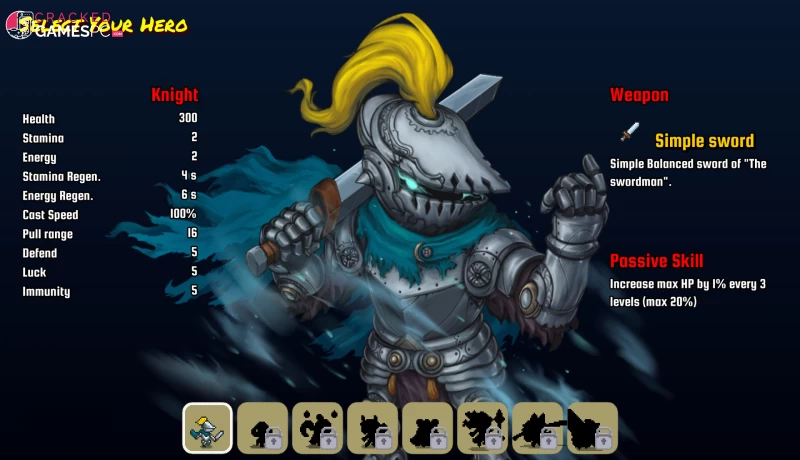This screenshot has height=460, width=800.
Task: Choose the locked hero with floating orbs
Action: coord(318,428)
